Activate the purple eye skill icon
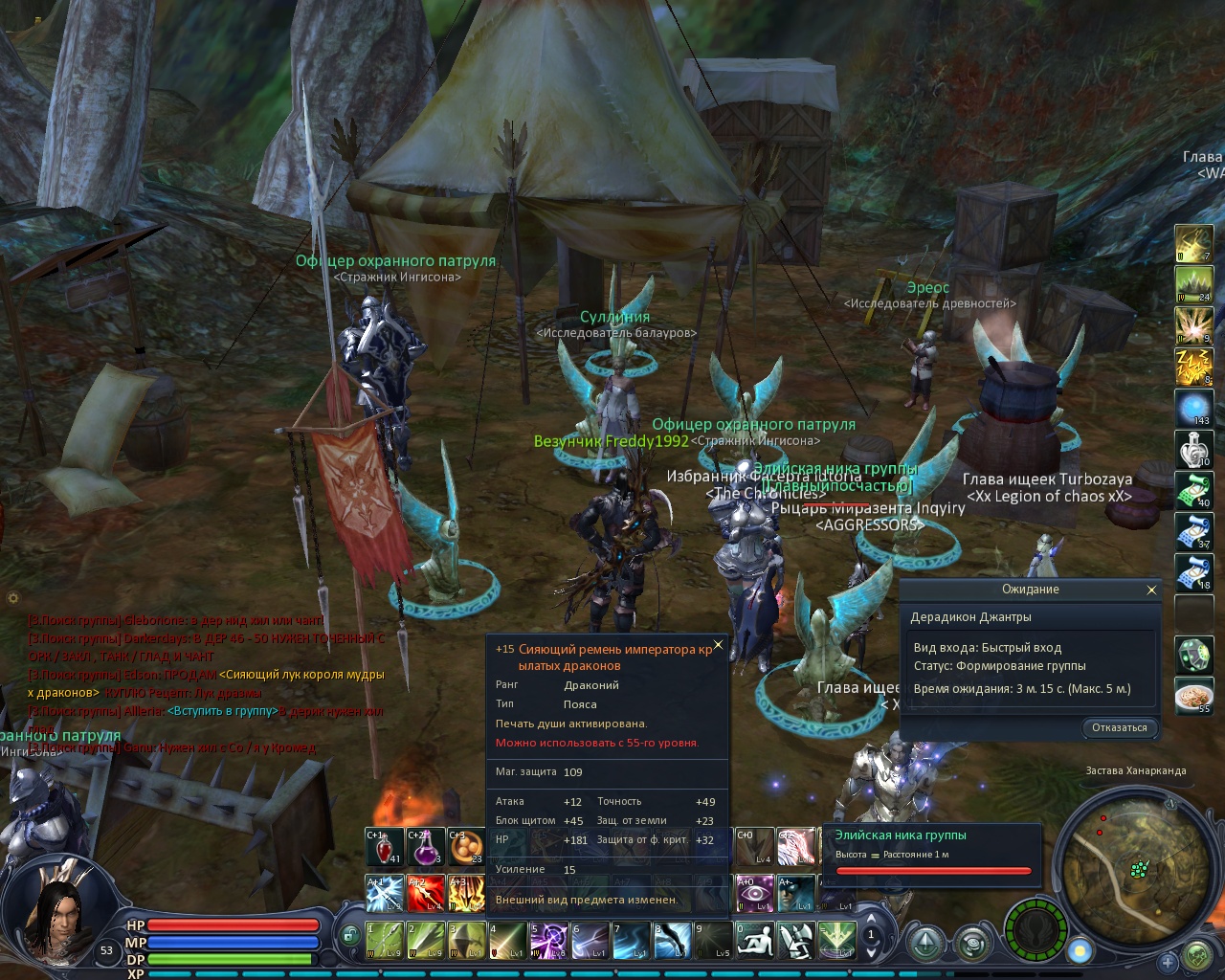 pos(754,893)
